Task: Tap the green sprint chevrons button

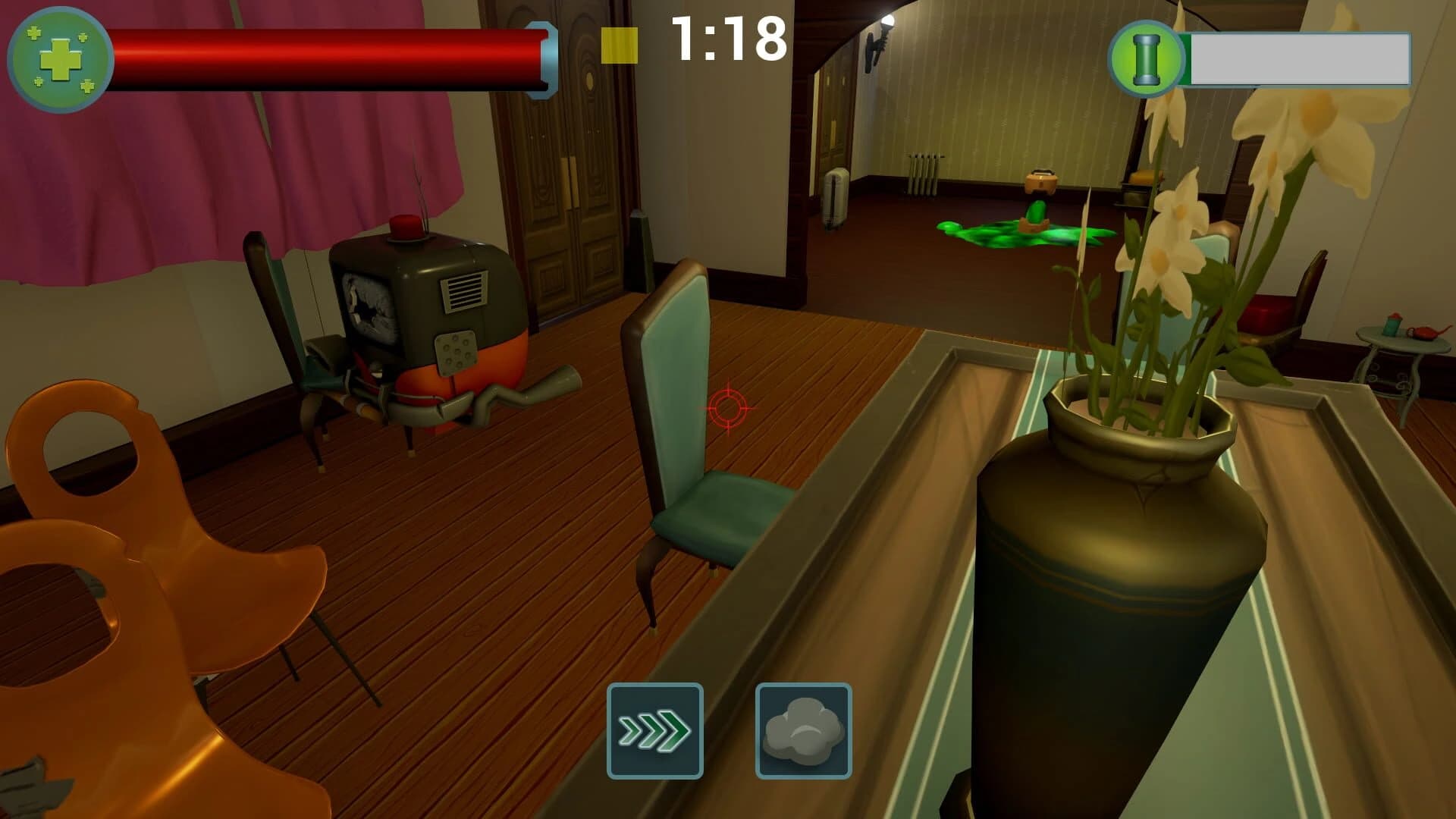Action: 654,730
